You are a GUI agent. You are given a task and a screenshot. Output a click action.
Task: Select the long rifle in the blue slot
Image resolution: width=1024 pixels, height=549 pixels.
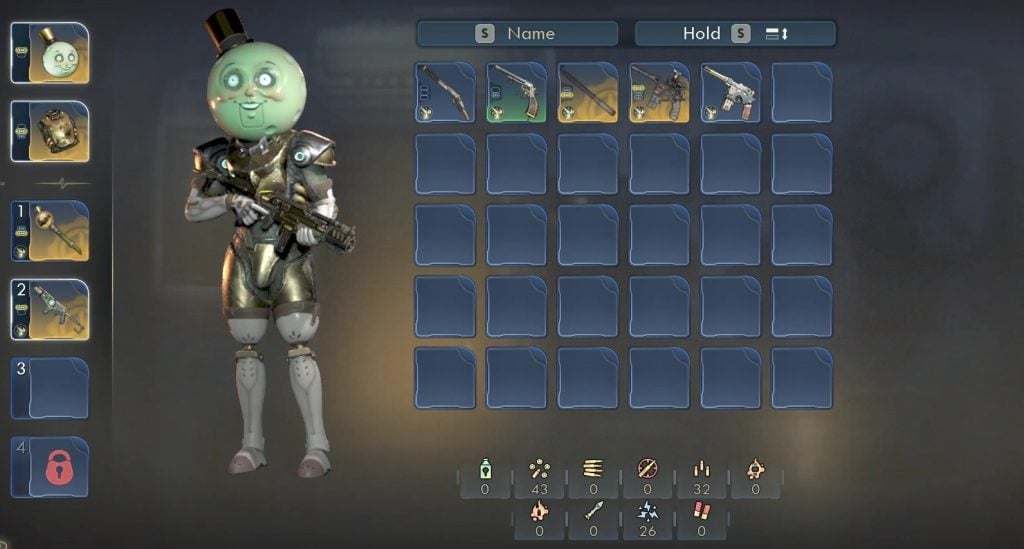point(445,92)
